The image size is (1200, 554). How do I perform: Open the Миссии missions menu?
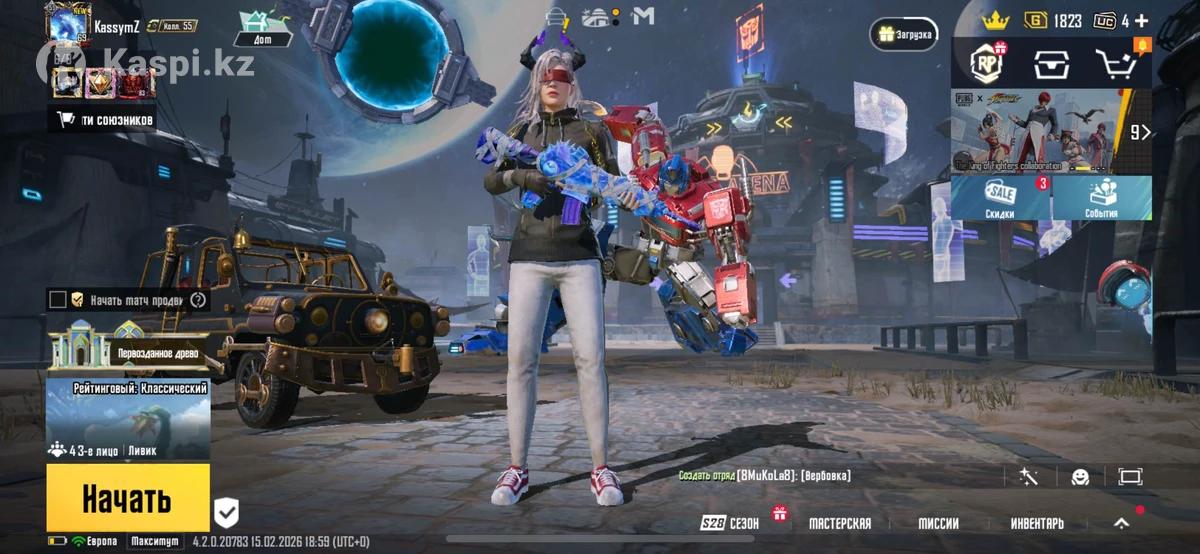pos(938,523)
